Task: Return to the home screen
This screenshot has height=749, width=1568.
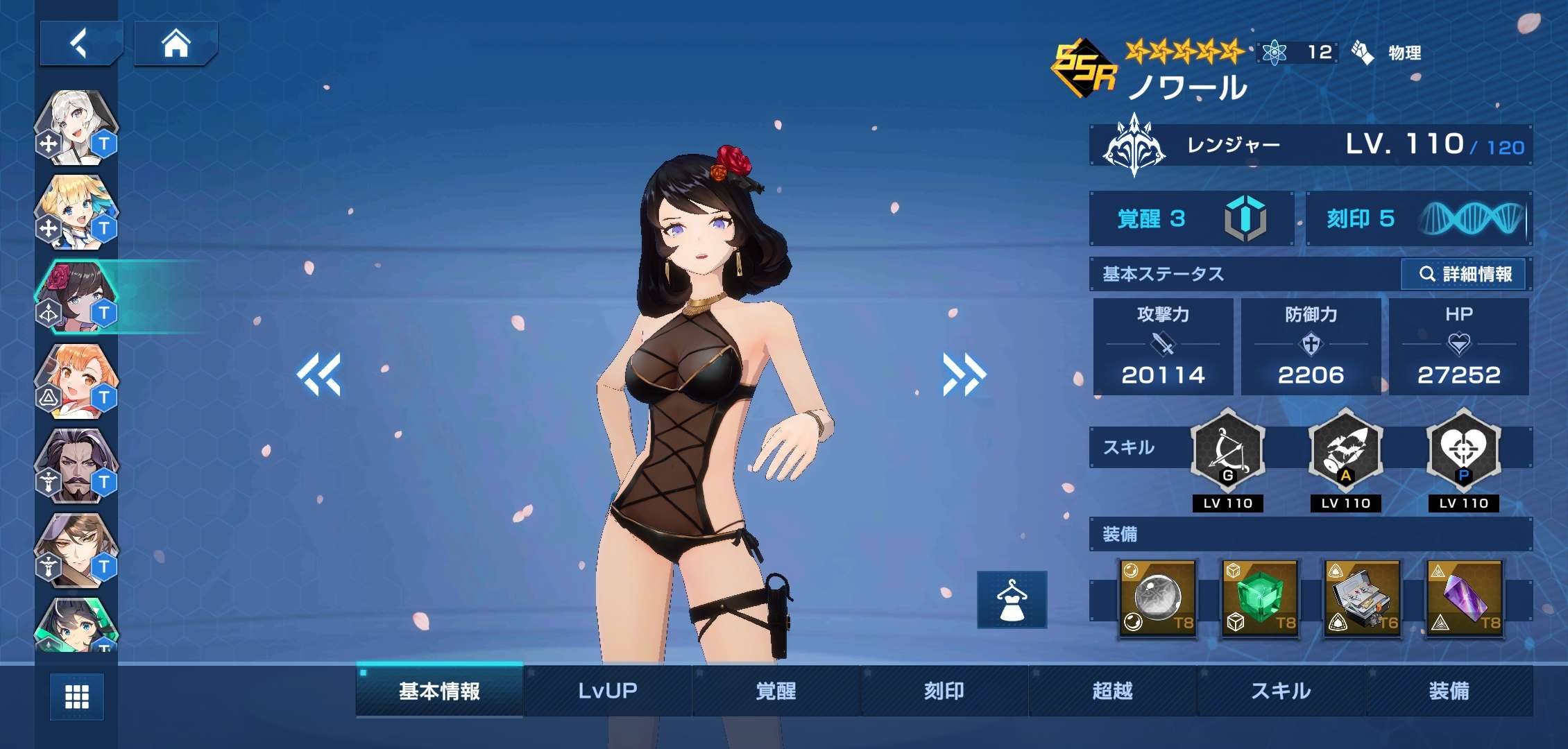Action: [176, 43]
